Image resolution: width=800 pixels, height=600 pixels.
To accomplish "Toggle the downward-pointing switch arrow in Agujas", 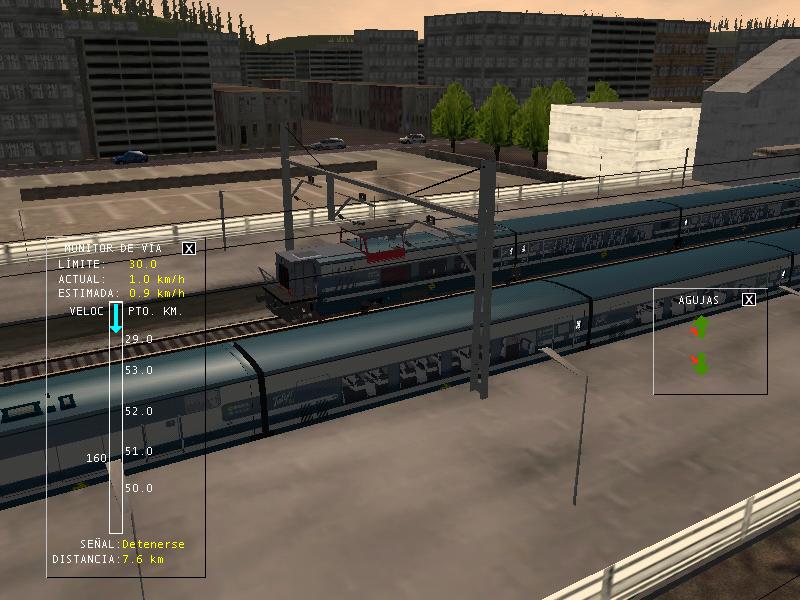I will pos(700,363).
